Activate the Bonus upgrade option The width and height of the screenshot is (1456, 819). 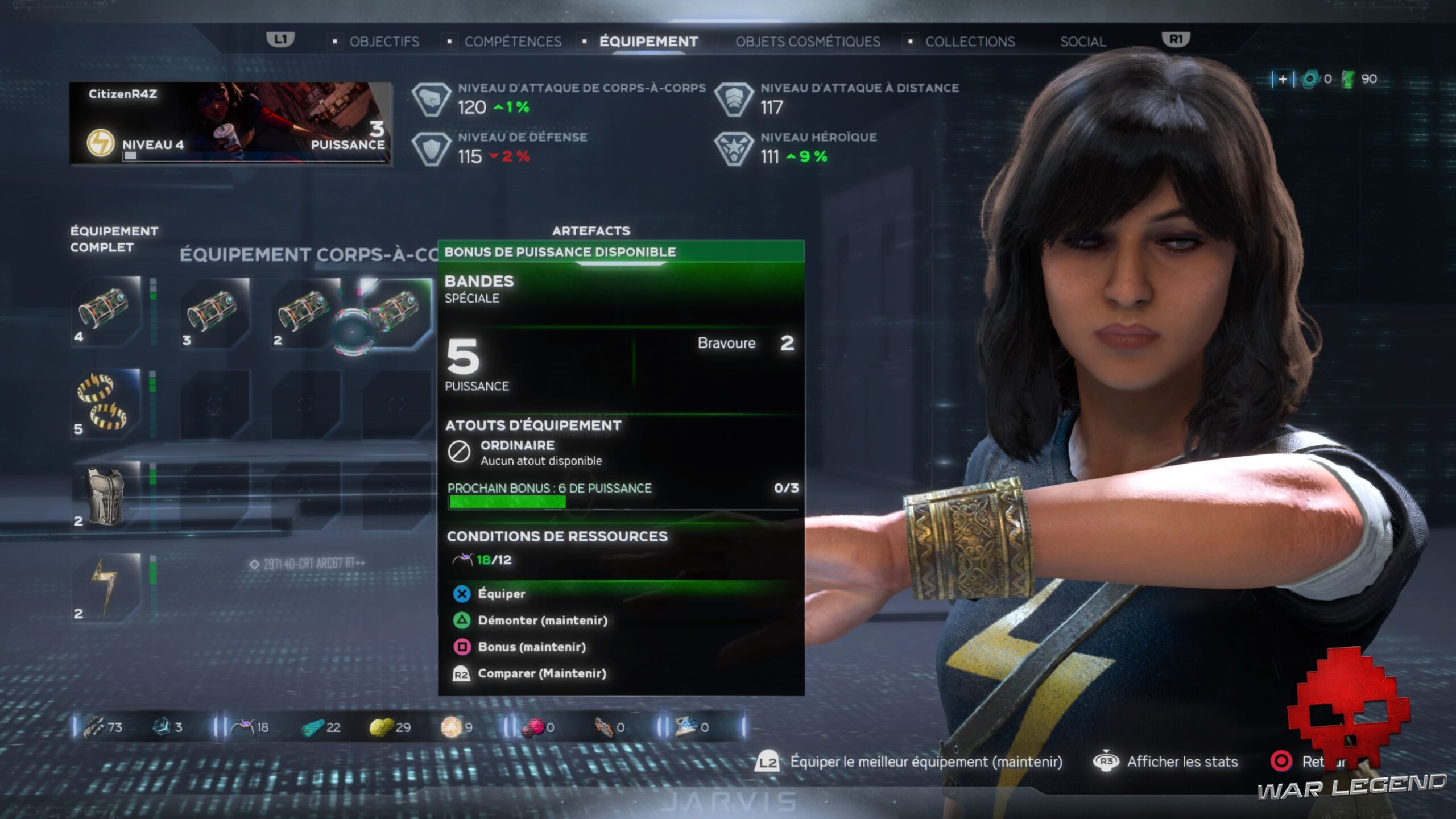(531, 647)
